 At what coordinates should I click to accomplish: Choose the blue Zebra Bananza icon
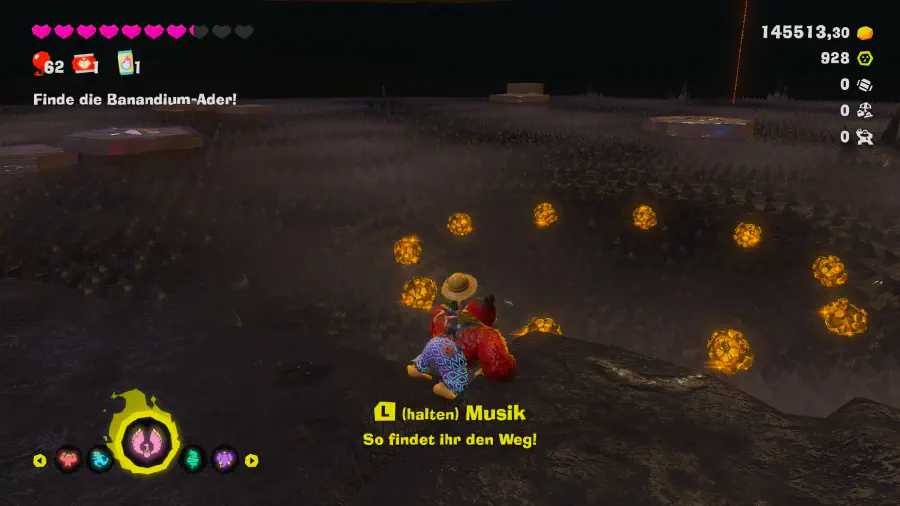pyautogui.click(x=101, y=460)
